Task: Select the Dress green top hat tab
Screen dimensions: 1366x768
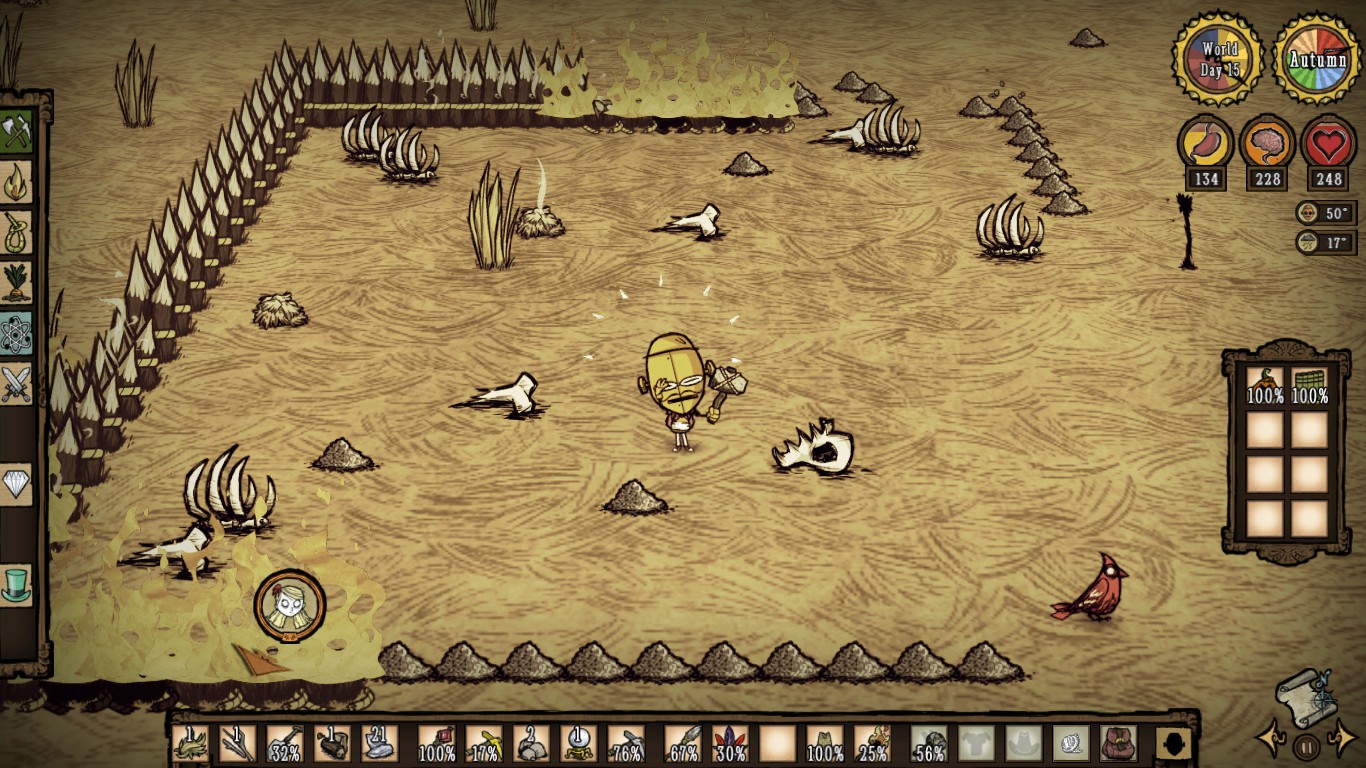Action: pos(17,584)
